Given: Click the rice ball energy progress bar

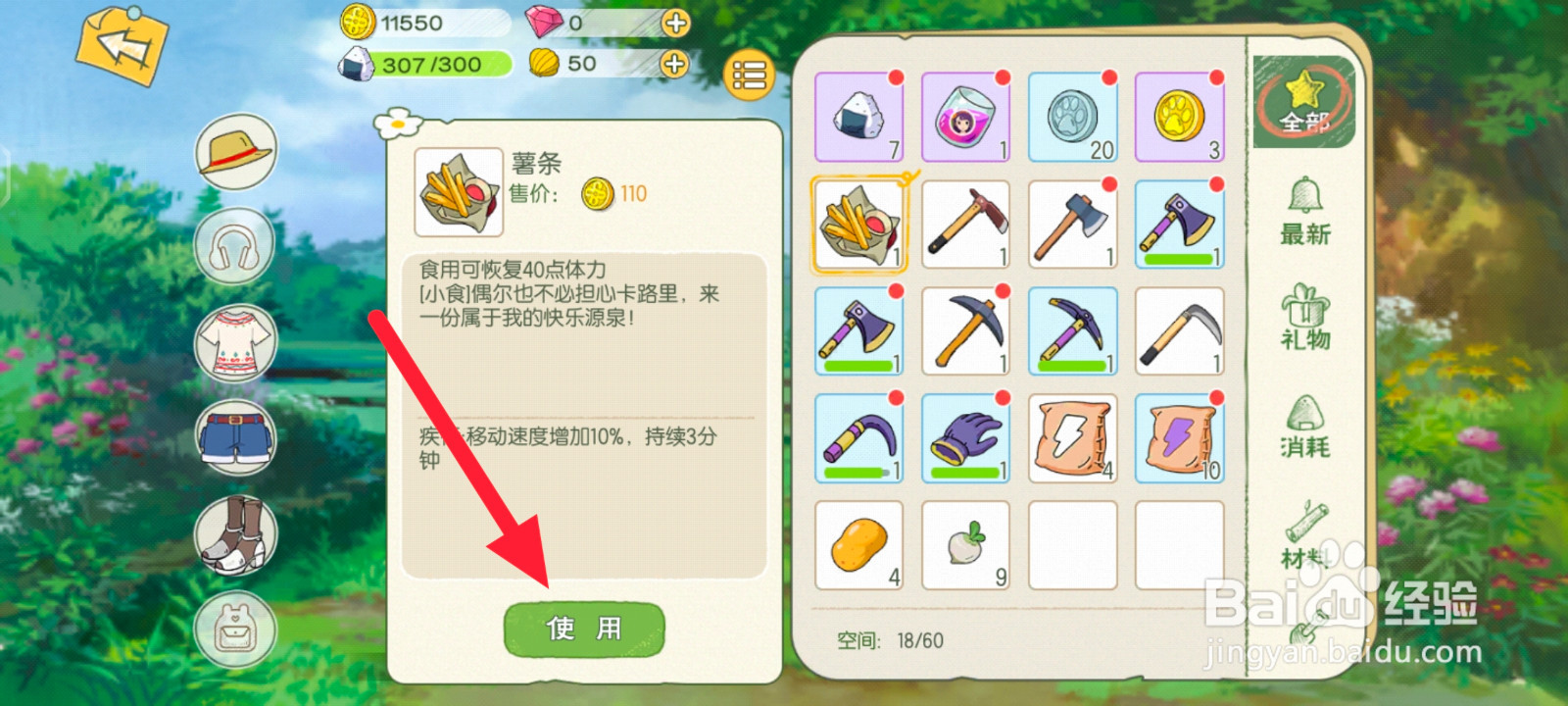Looking at the screenshot, I should click(431, 65).
